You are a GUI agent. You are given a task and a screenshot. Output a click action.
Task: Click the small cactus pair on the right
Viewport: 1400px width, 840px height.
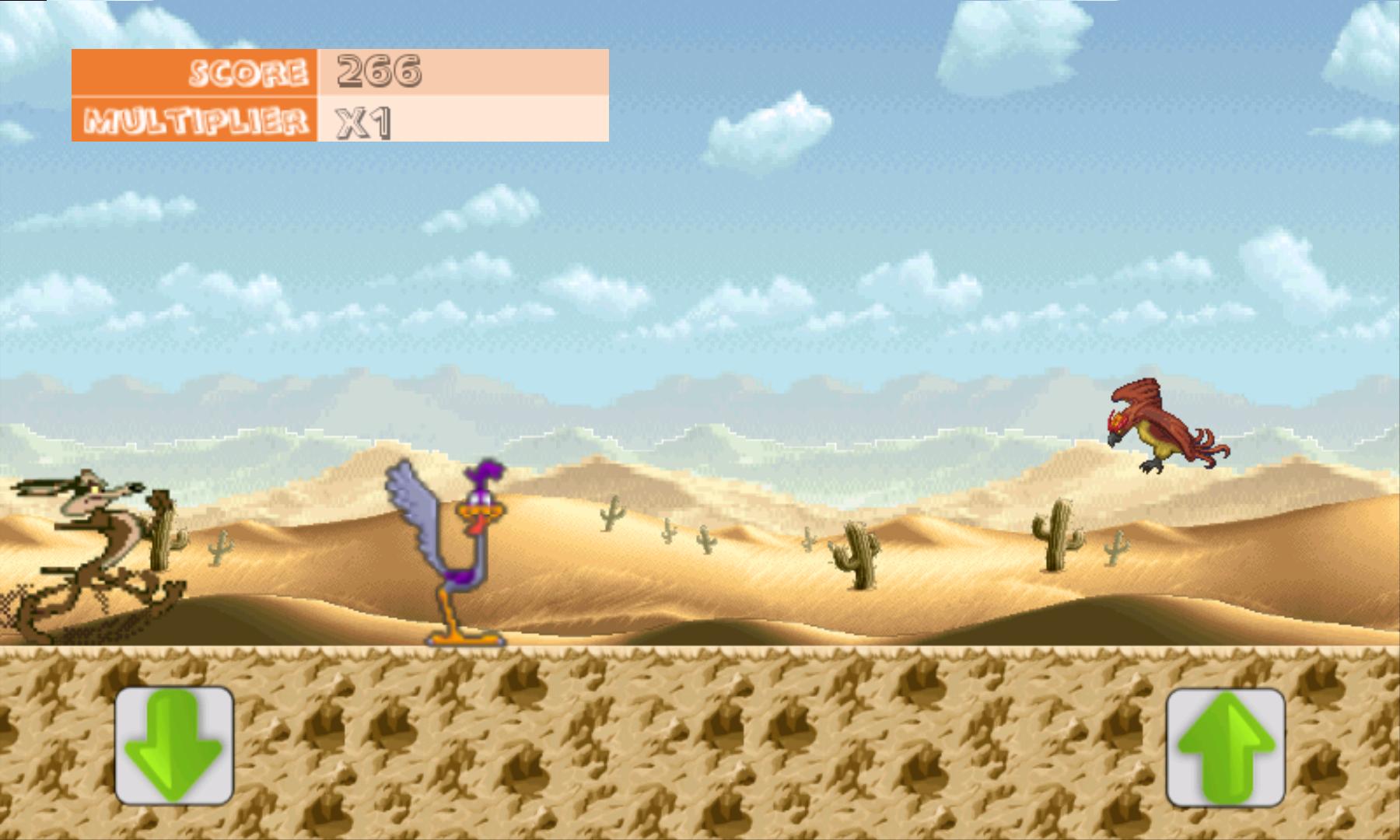[x=1118, y=548]
